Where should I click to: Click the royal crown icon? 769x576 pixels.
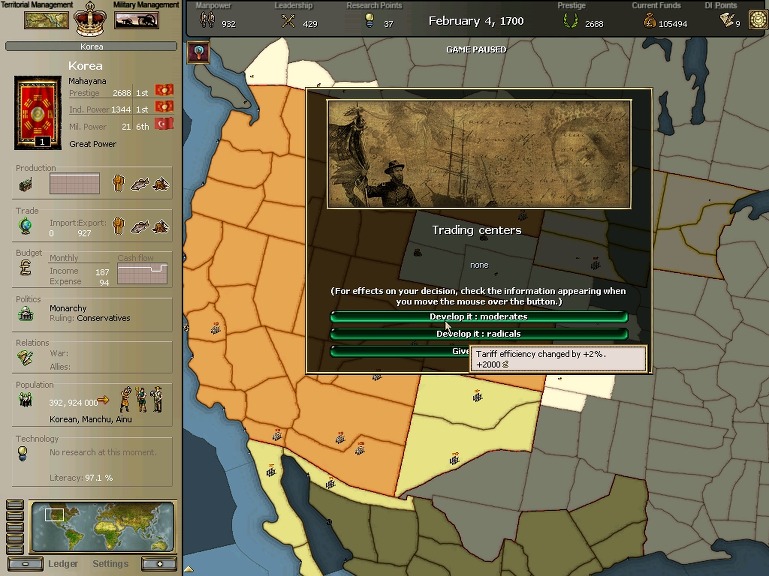(91, 16)
